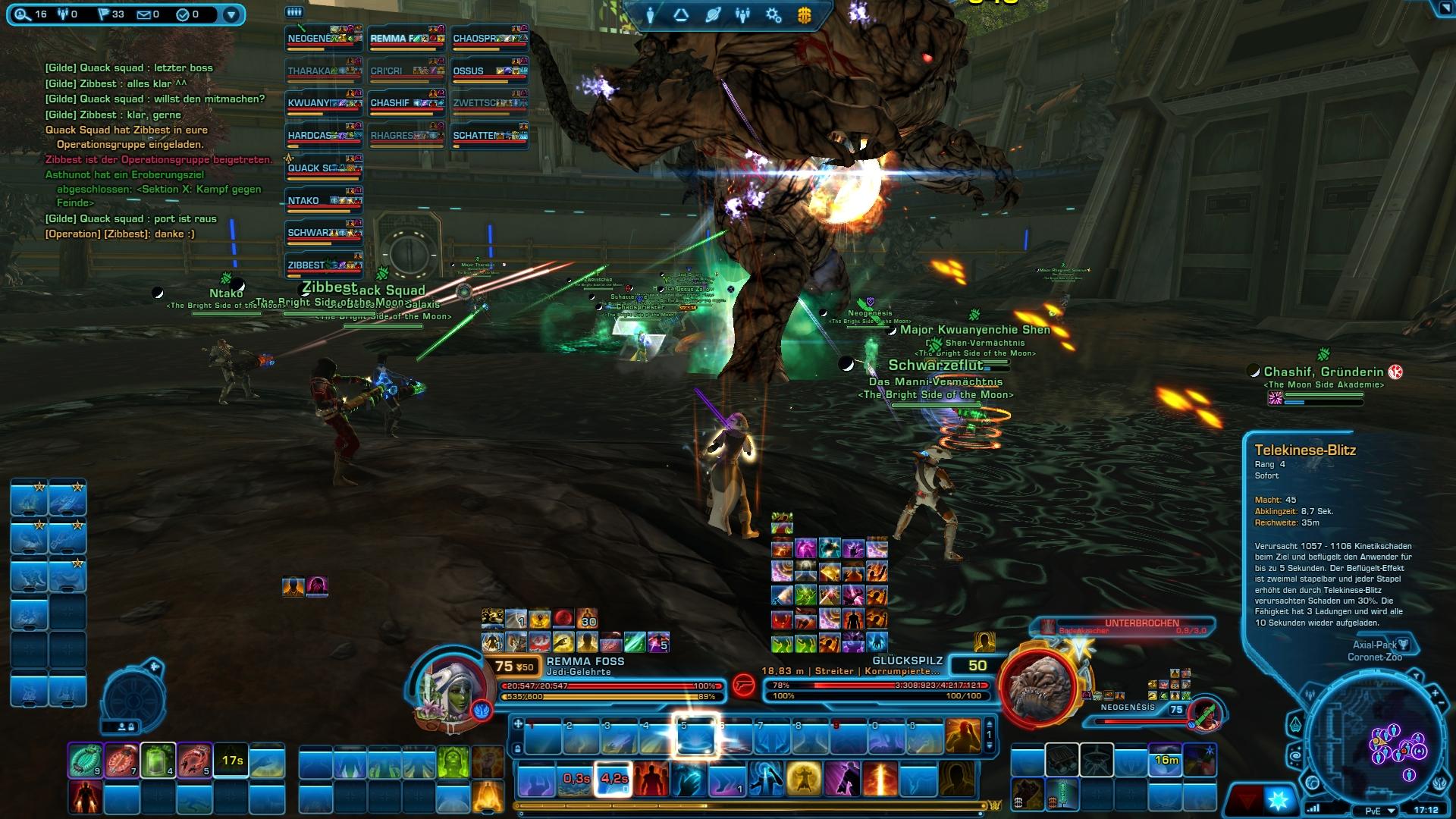
Task: Open the Character panel icon
Action: click(651, 14)
